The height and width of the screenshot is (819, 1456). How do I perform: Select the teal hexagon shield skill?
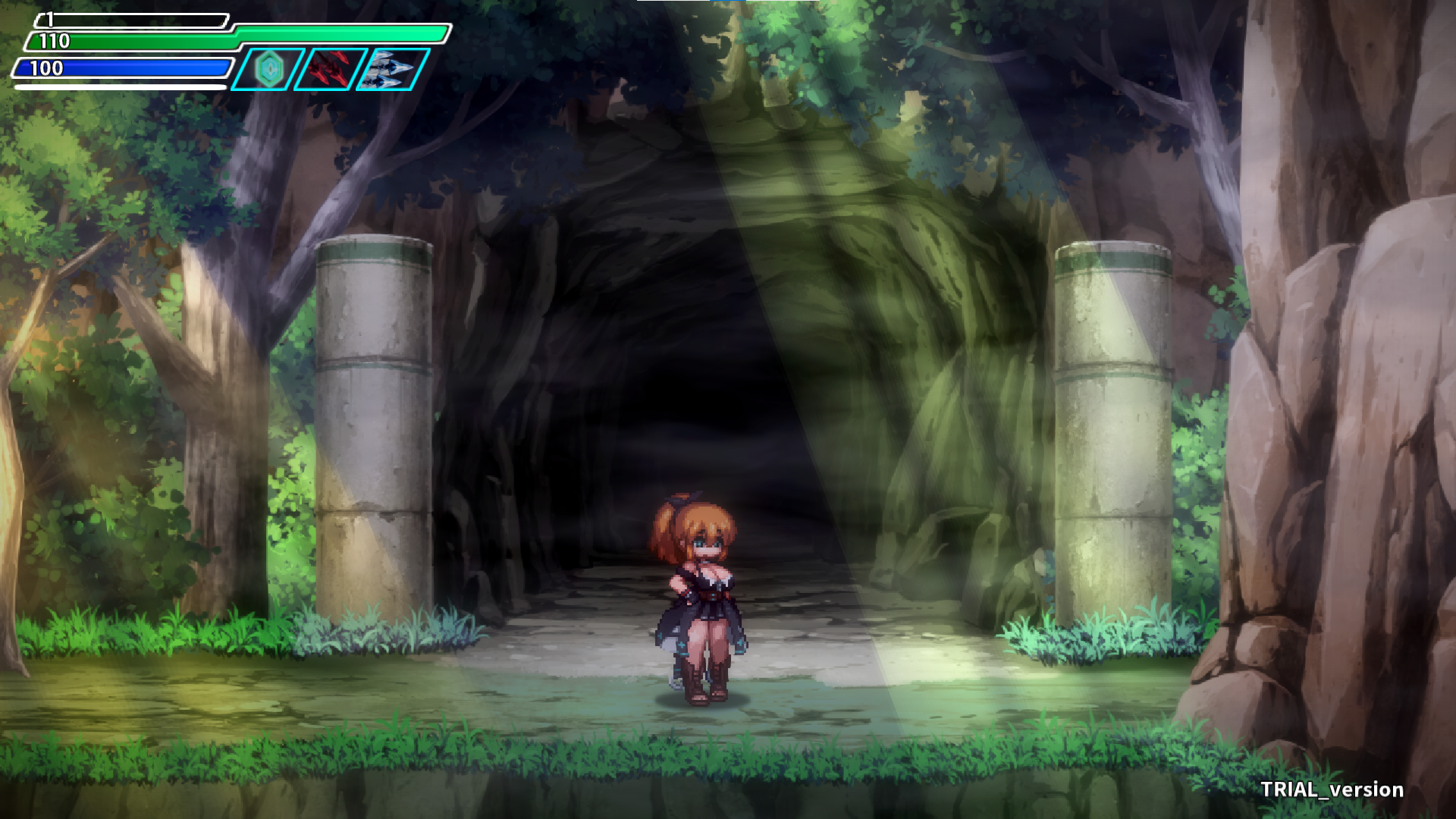click(268, 70)
